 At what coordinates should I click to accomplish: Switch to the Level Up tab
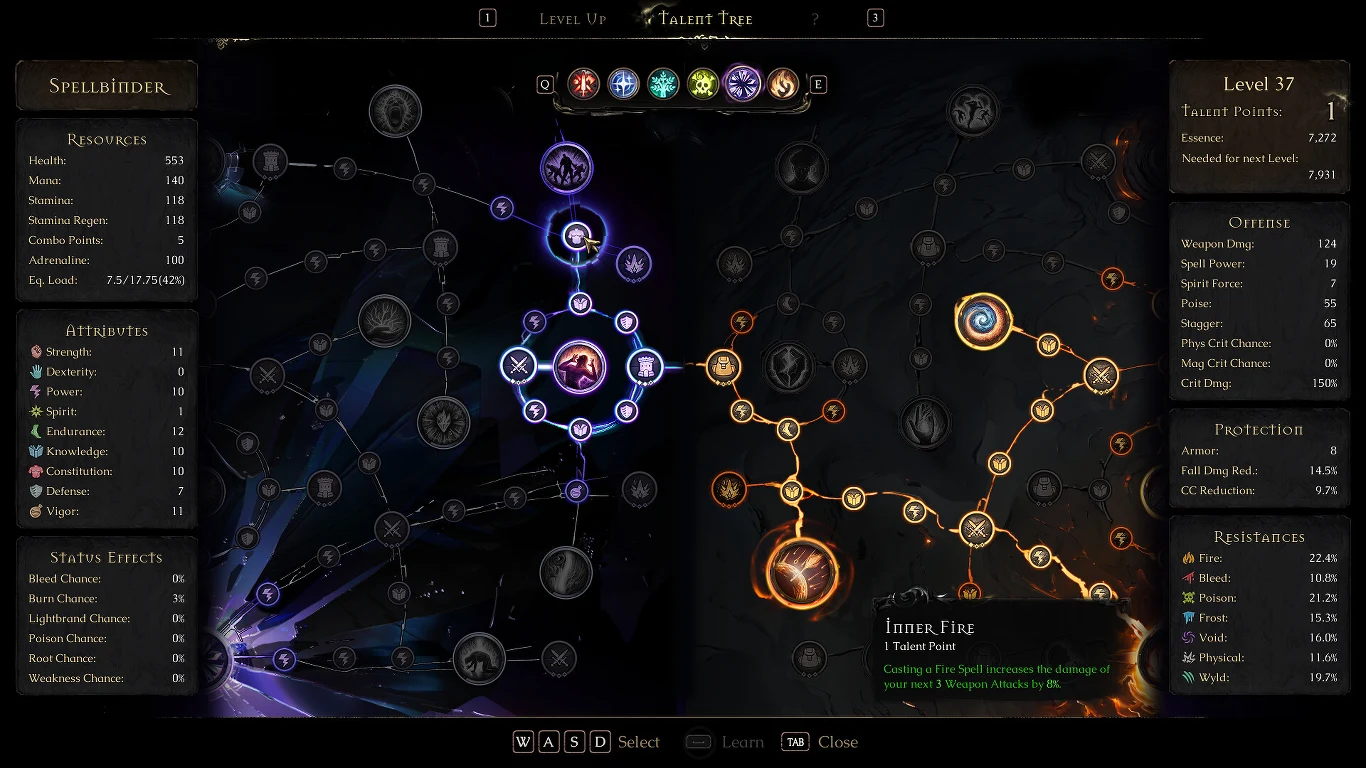pos(572,18)
